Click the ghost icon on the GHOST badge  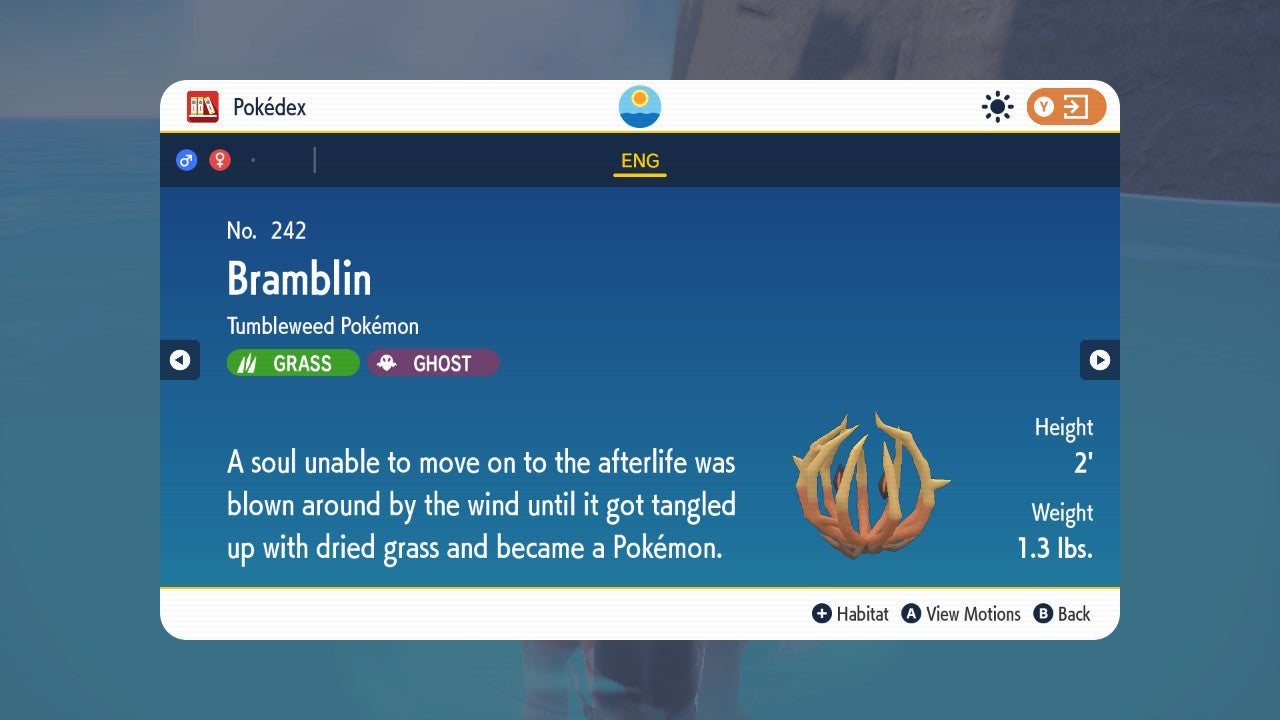[389, 362]
